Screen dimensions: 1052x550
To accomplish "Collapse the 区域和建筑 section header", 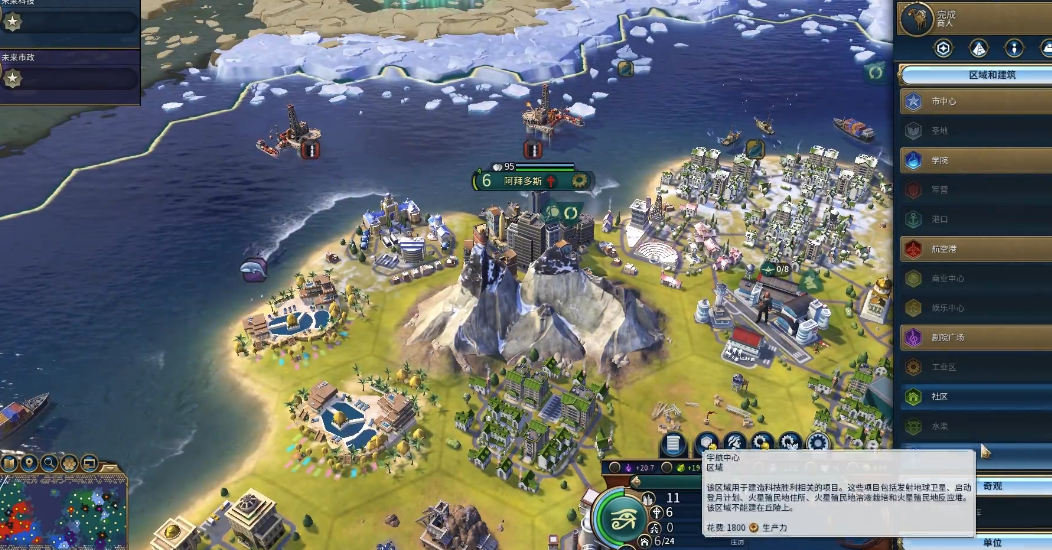I will pyautogui.click(x=975, y=75).
